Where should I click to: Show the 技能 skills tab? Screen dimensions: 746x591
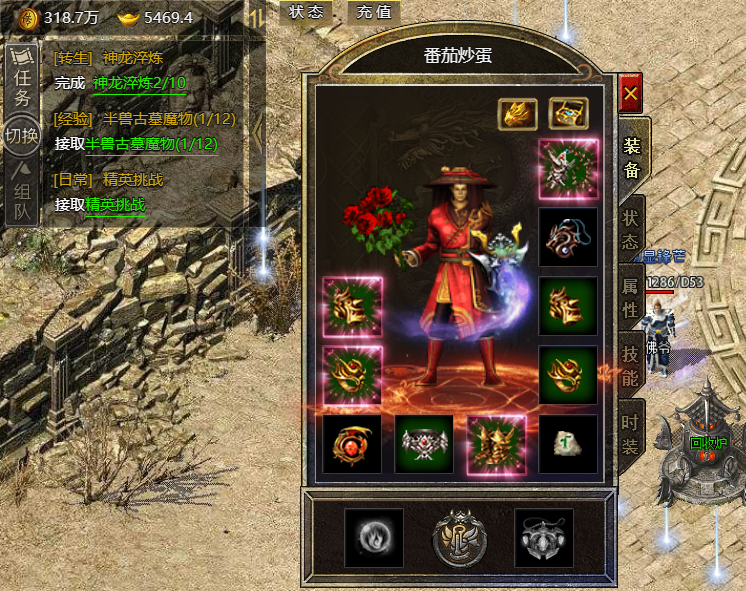[x=631, y=365]
